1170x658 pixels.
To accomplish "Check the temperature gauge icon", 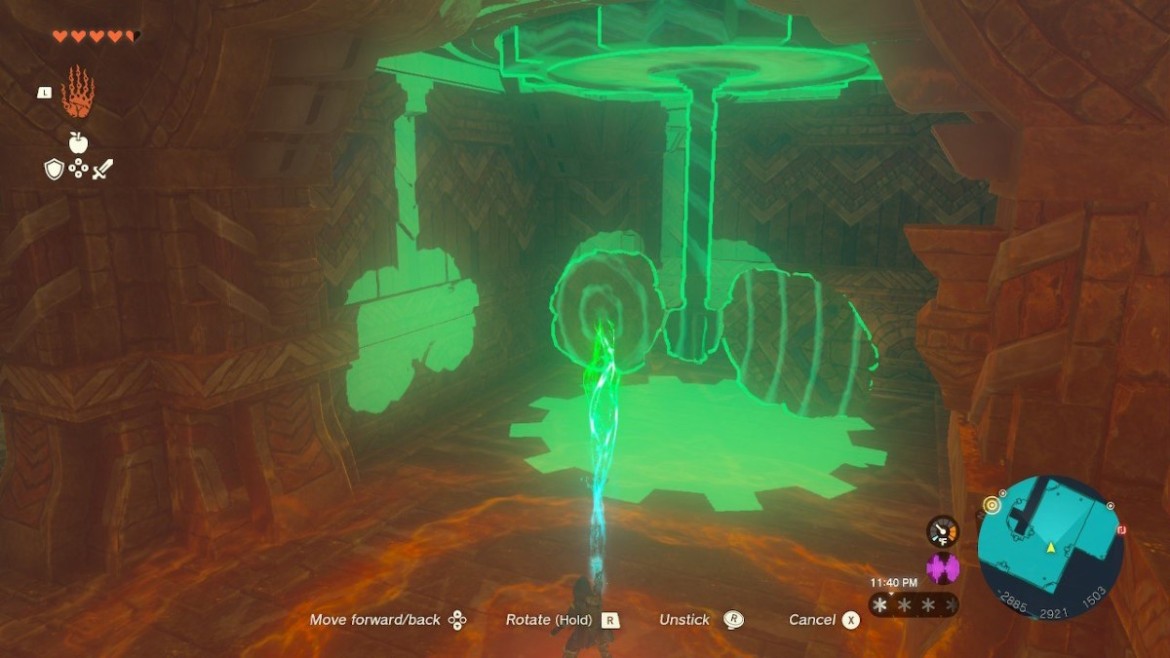I will (x=942, y=531).
